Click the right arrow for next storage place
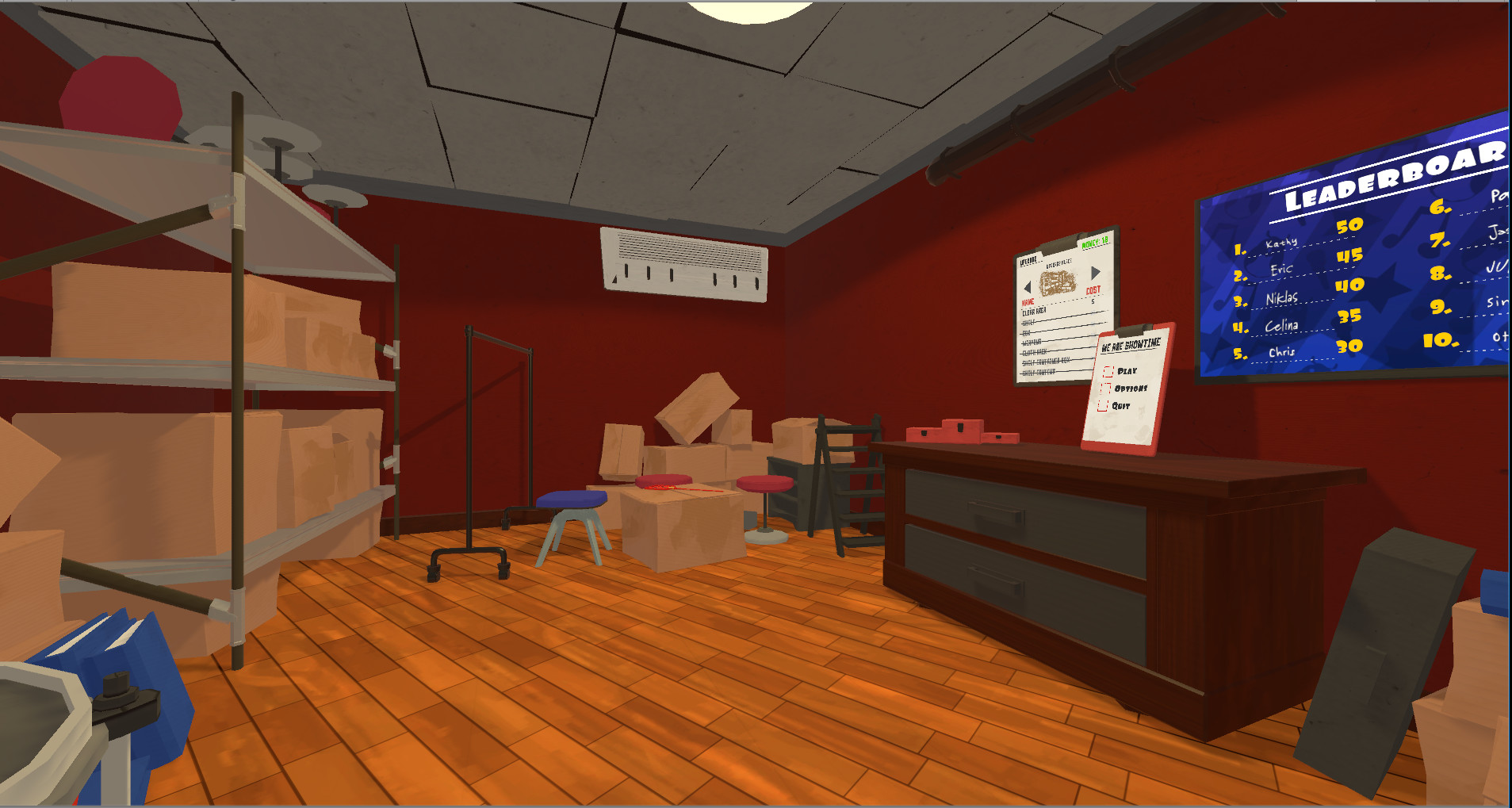The width and height of the screenshot is (1512, 808). [1096, 272]
